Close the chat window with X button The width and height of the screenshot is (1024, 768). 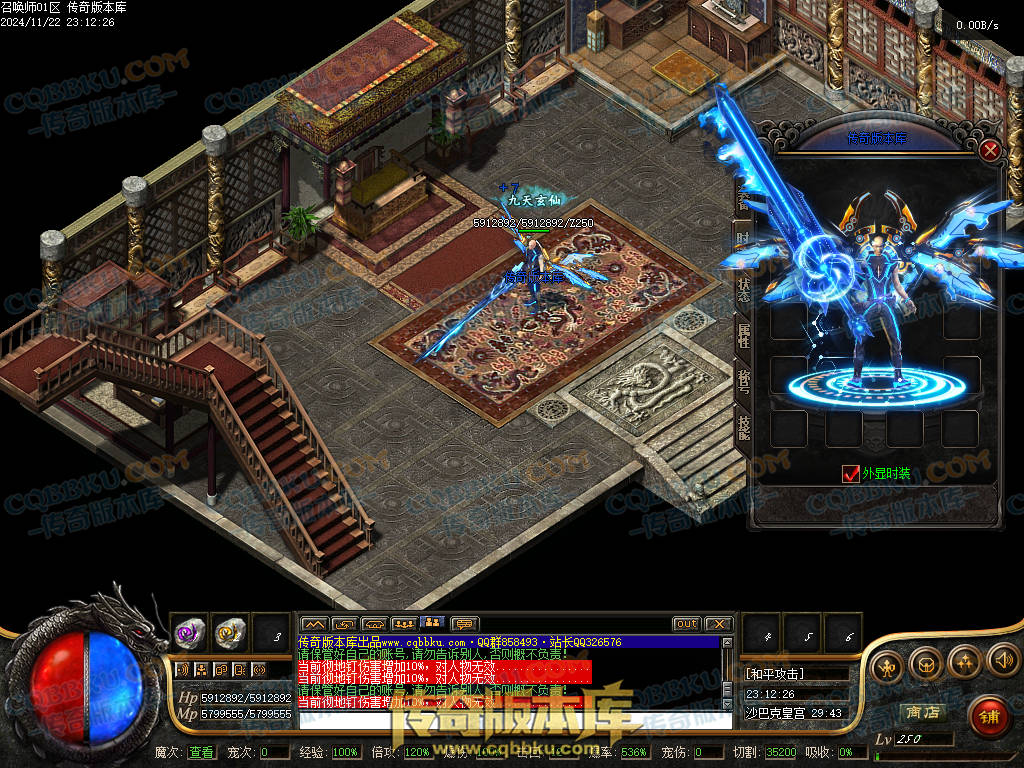[x=718, y=624]
